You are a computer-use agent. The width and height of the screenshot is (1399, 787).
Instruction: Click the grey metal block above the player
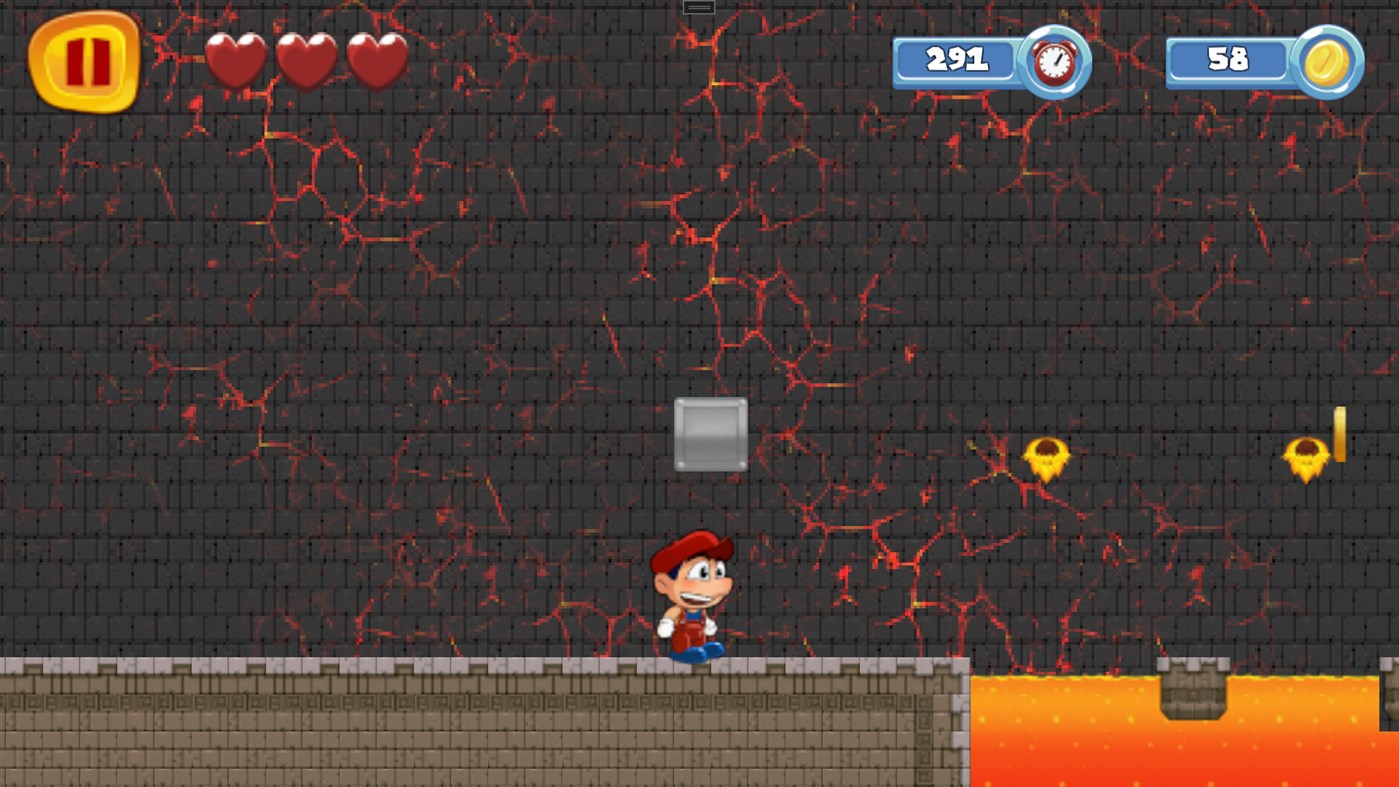click(711, 432)
